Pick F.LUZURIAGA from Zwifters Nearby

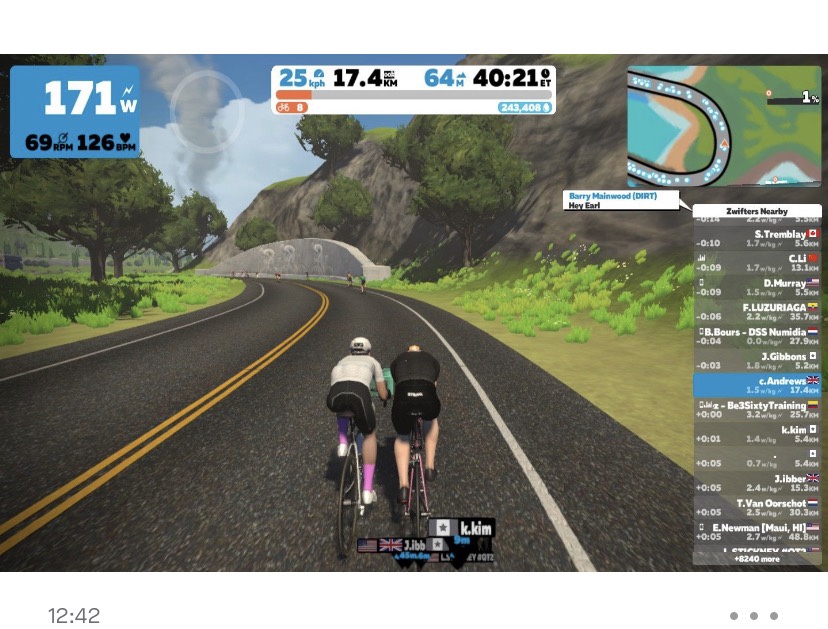(757, 311)
